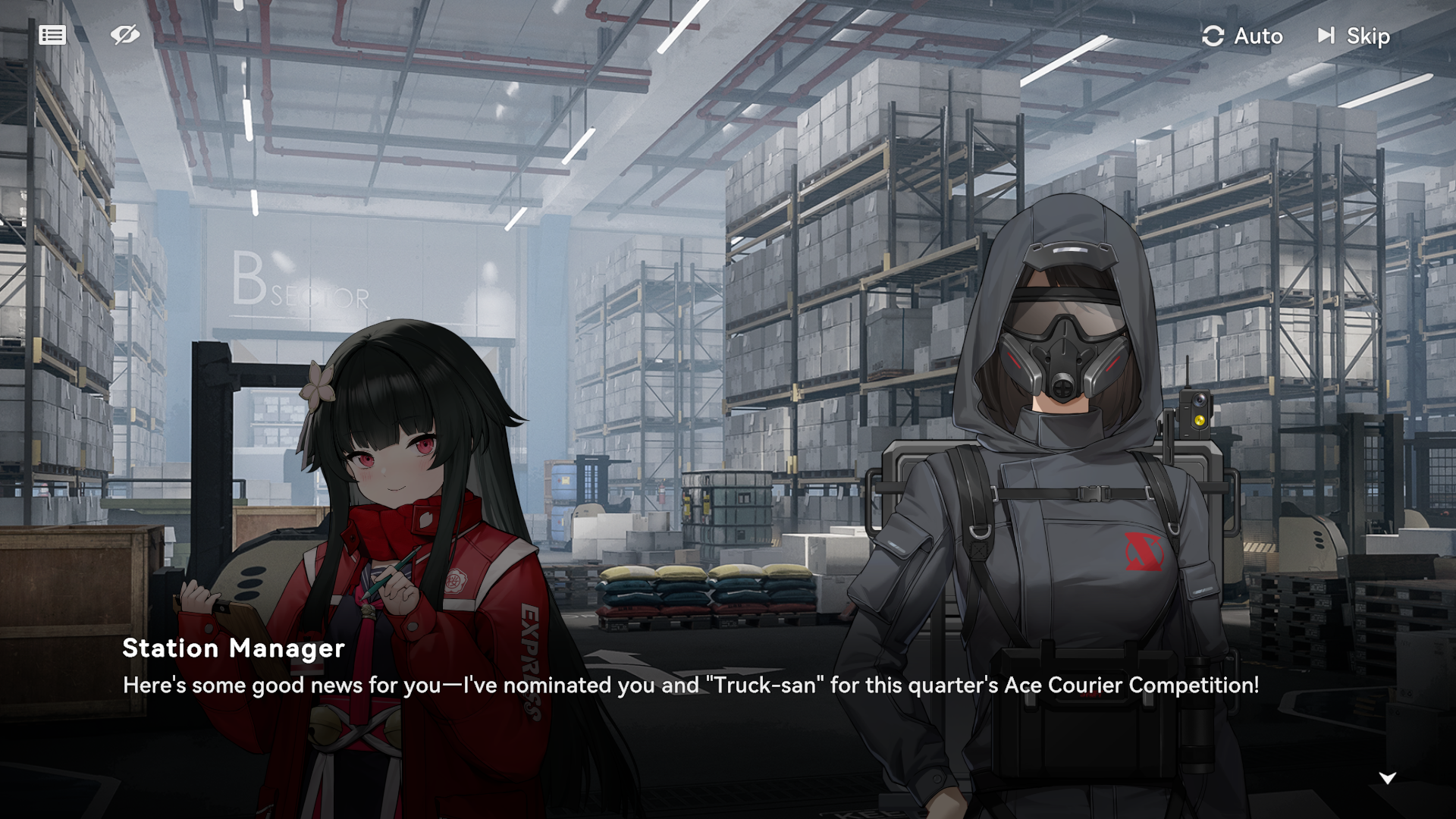Hide the dialogue interface with eye icon
This screenshot has height=819, width=1456.
(124, 35)
